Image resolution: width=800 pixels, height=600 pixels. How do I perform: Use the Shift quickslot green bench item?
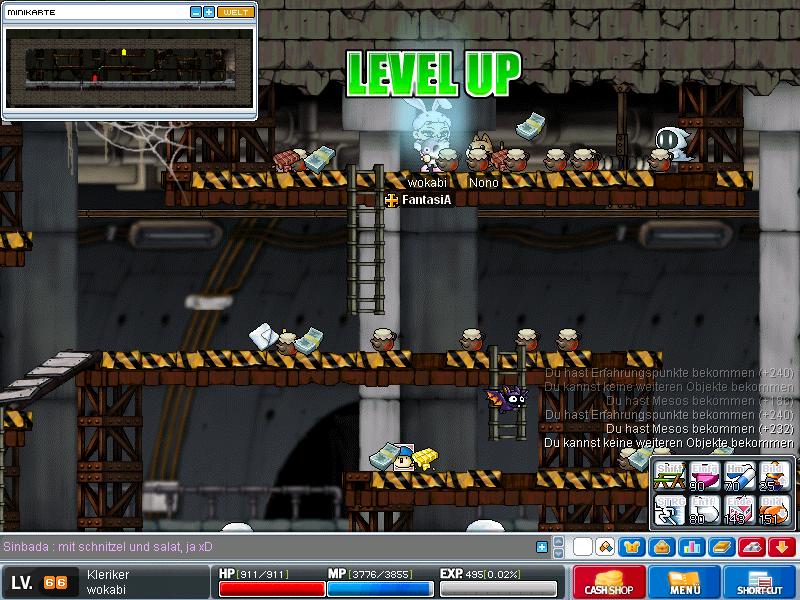668,476
